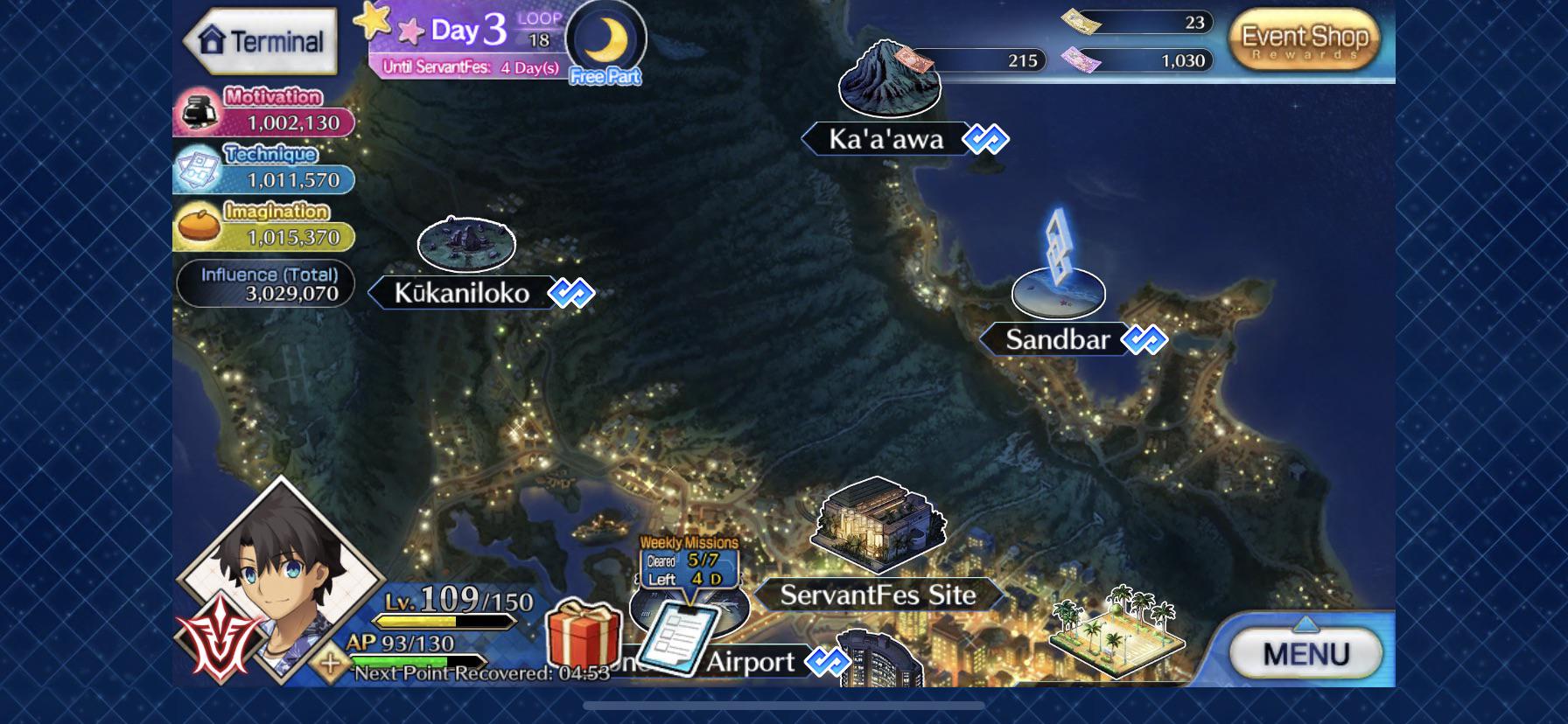1568x724 pixels.
Task: Open the MENU at bottom right
Action: (1305, 651)
